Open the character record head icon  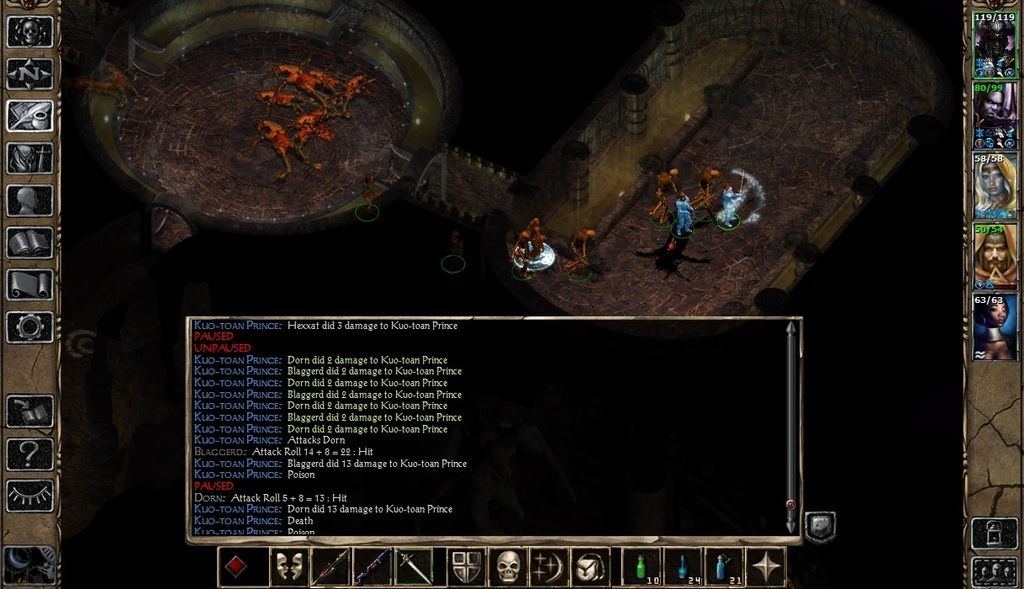pos(30,200)
